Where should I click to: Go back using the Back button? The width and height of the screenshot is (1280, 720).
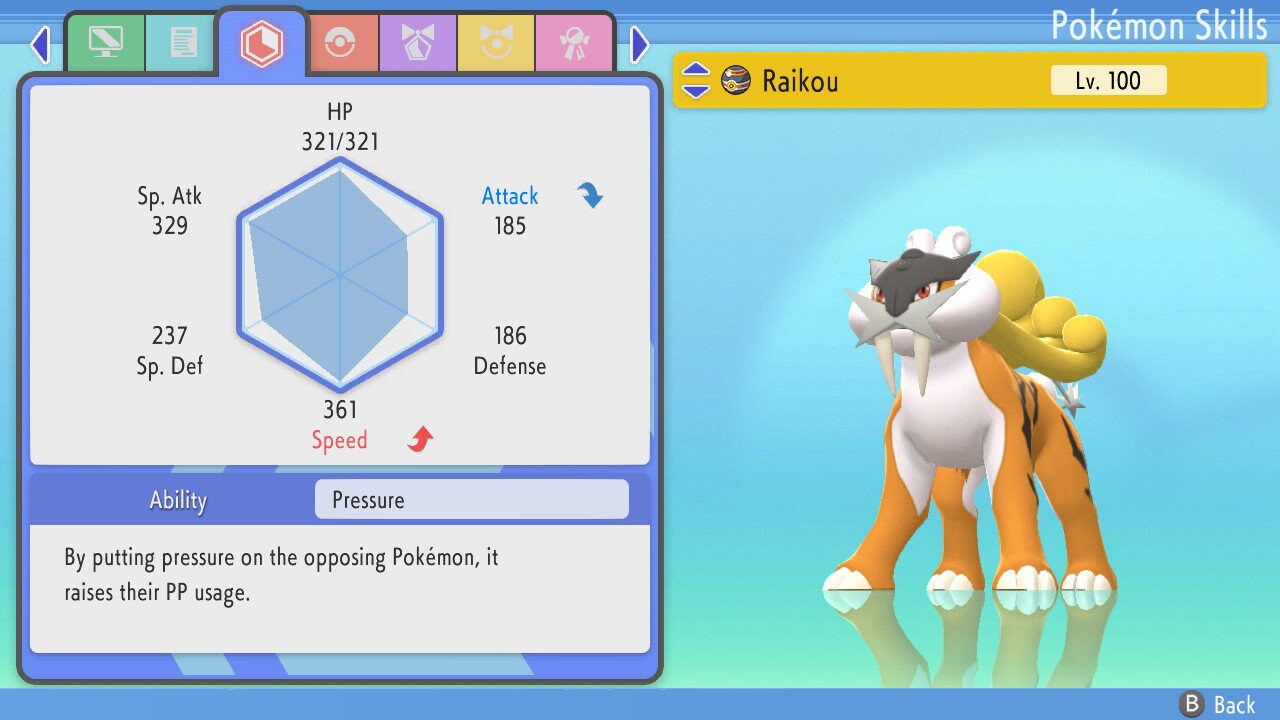1219,705
